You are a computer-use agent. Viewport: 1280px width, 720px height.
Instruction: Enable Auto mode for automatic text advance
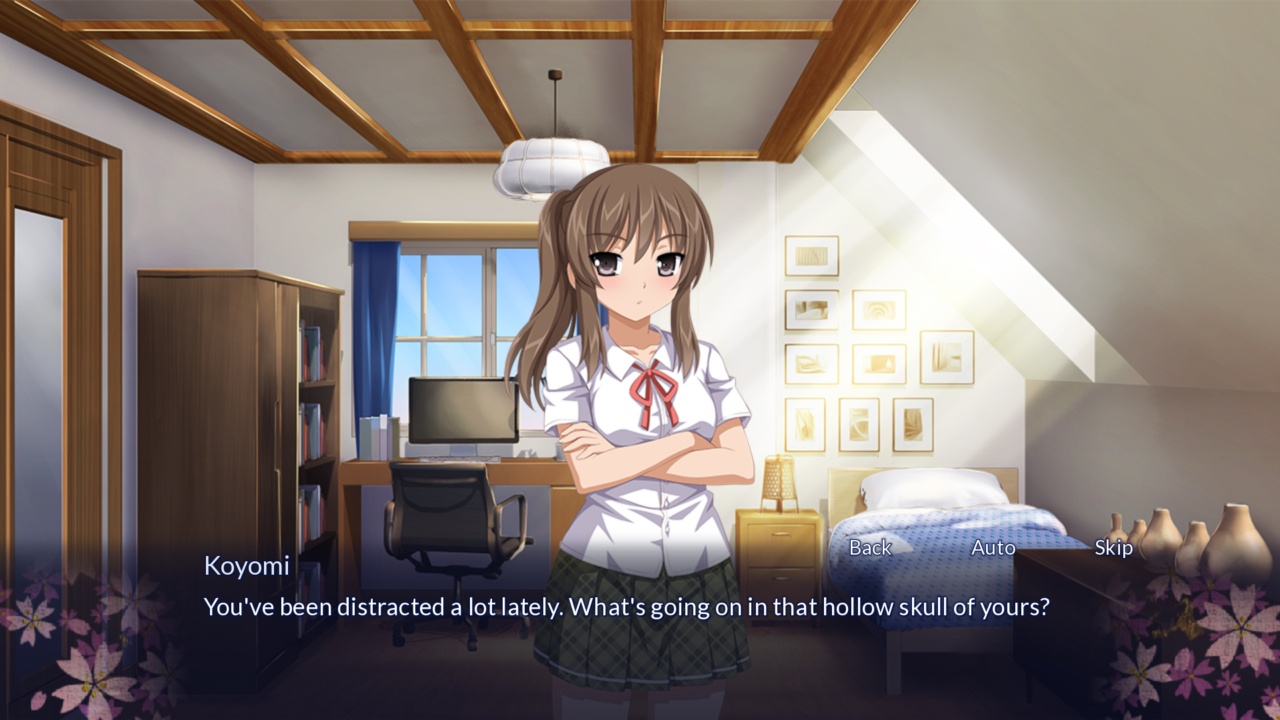(x=994, y=548)
